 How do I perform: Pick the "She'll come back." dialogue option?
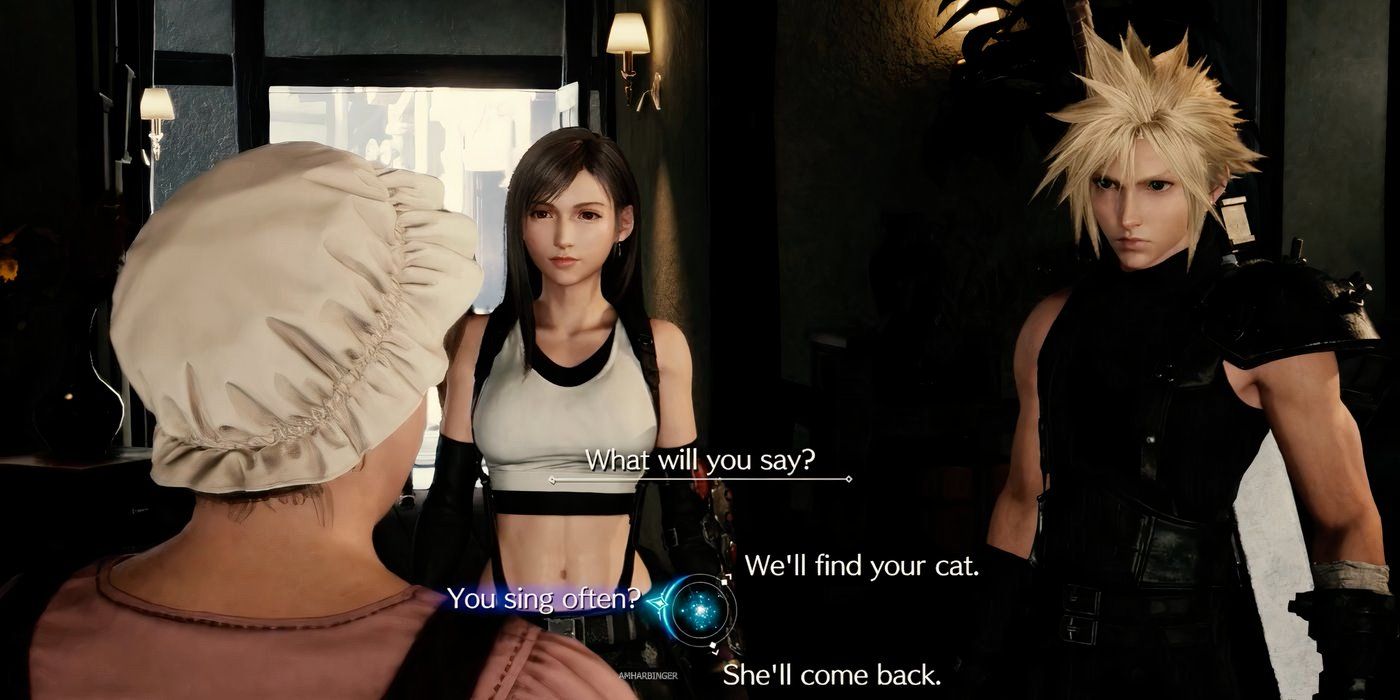tap(831, 674)
